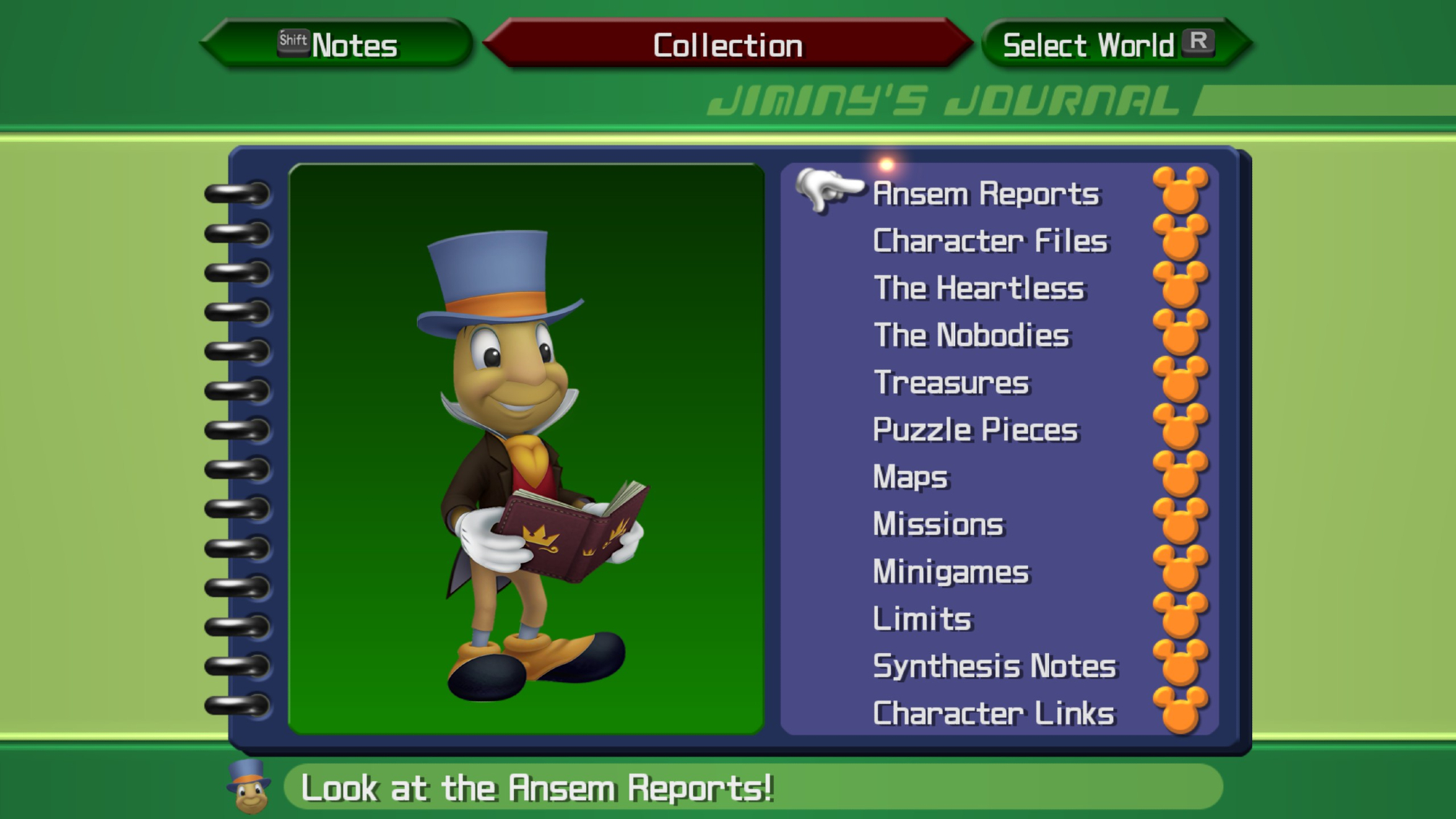Open the Ansem Reports entry
Viewport: 1456px width, 819px height.
pyautogui.click(x=986, y=194)
